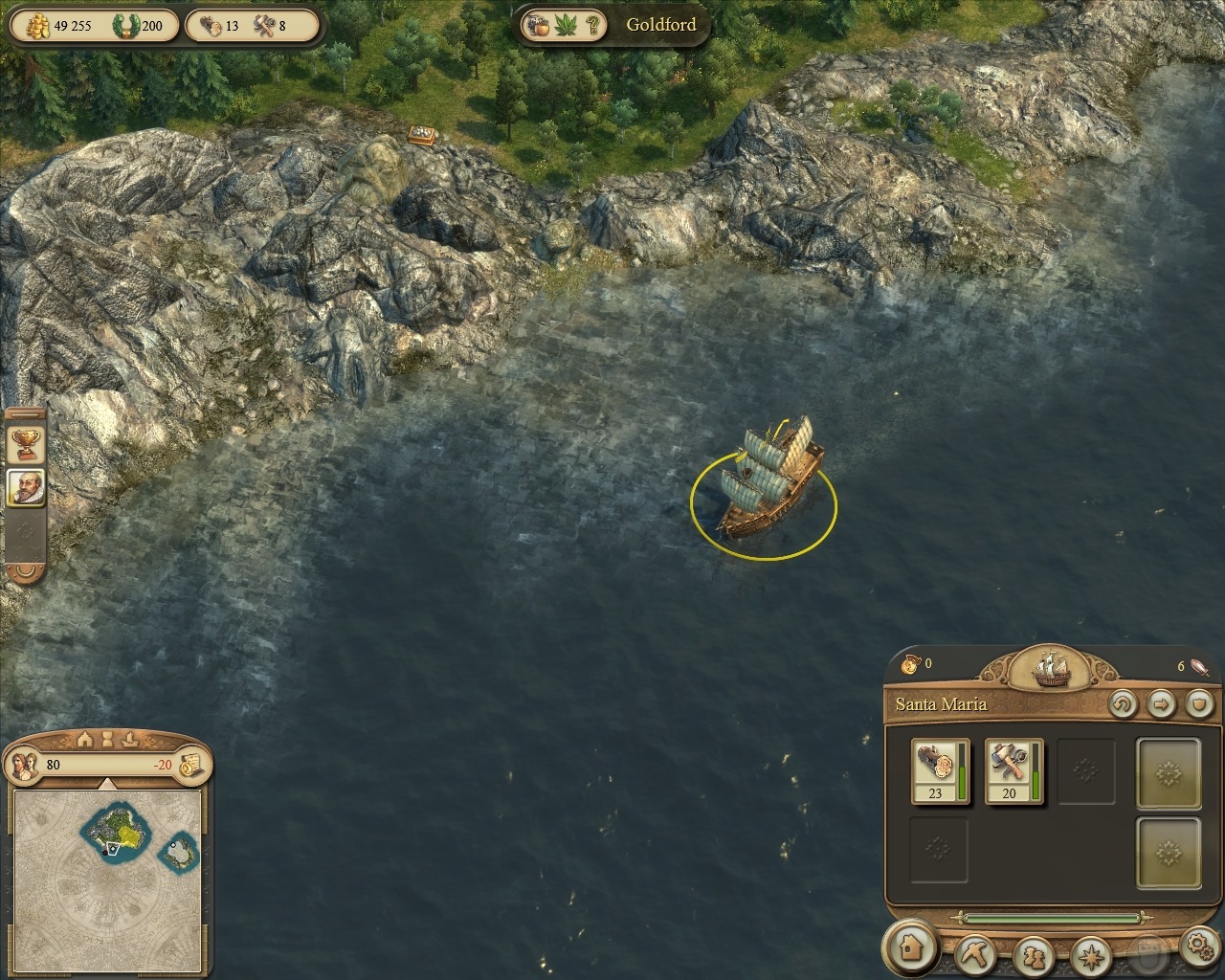
Task: Select the ship icon above the minimap
Action: 131,739
